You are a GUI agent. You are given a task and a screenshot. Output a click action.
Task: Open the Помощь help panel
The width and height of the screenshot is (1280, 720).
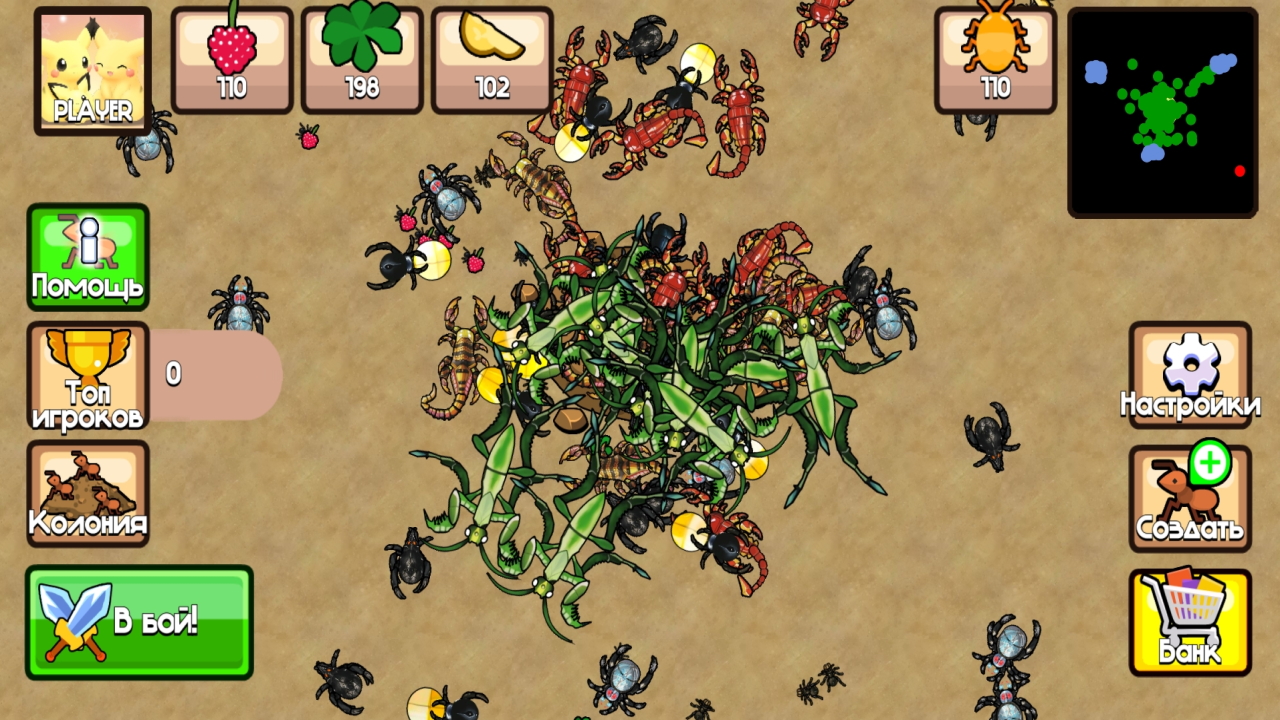coord(88,255)
